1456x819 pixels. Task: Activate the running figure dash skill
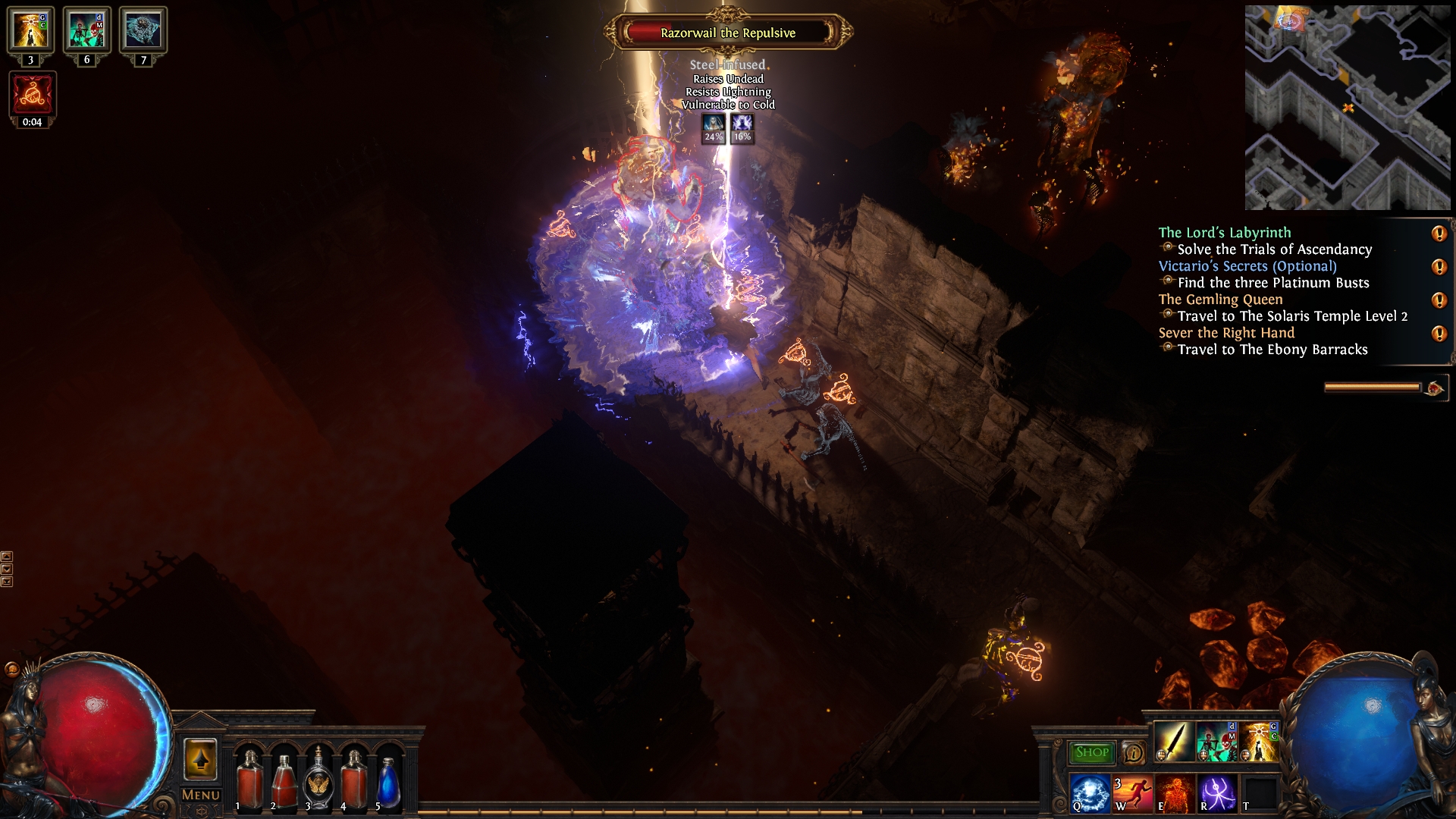(1132, 793)
